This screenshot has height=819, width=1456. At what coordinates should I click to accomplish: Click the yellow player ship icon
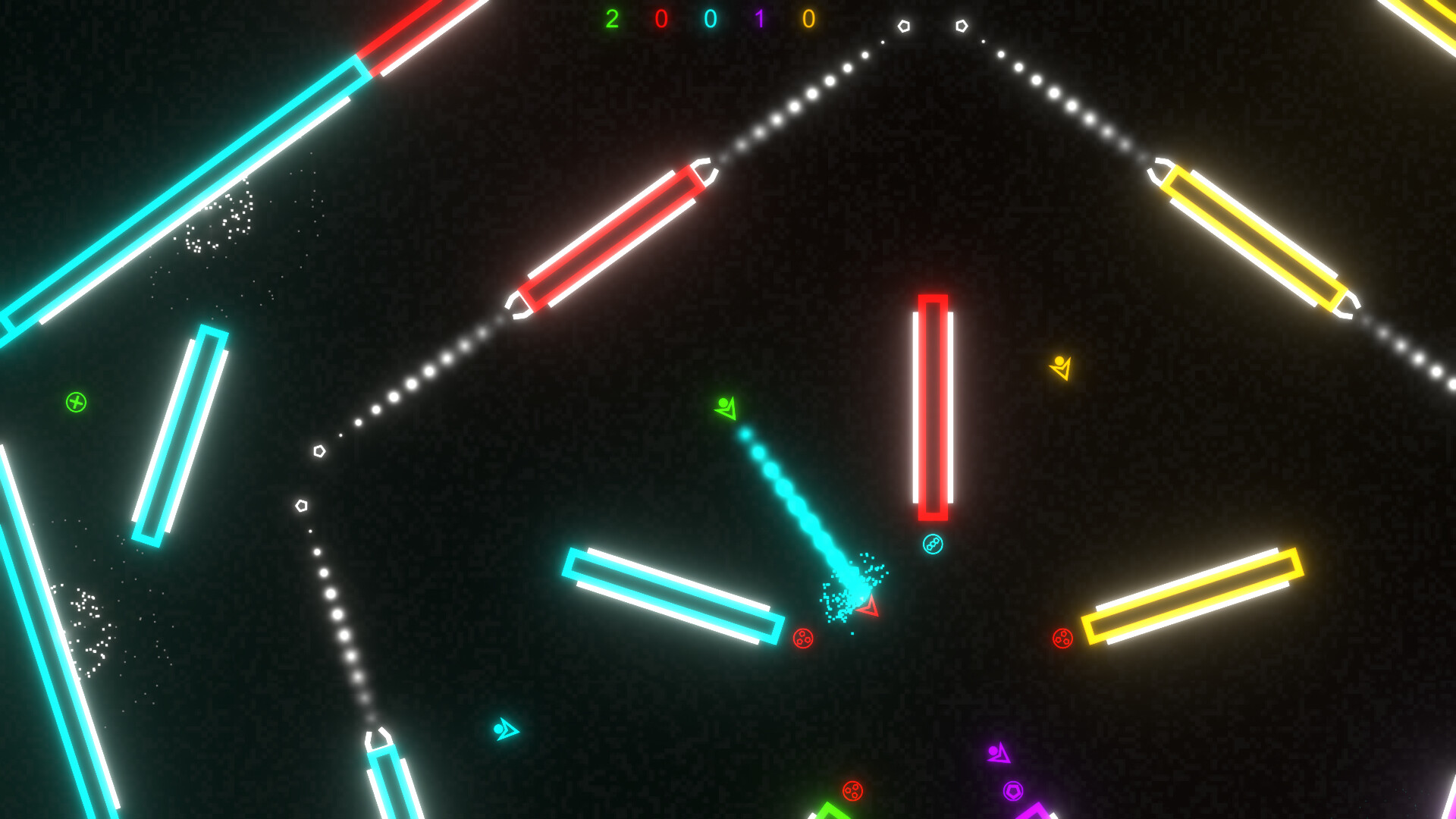click(x=1060, y=368)
